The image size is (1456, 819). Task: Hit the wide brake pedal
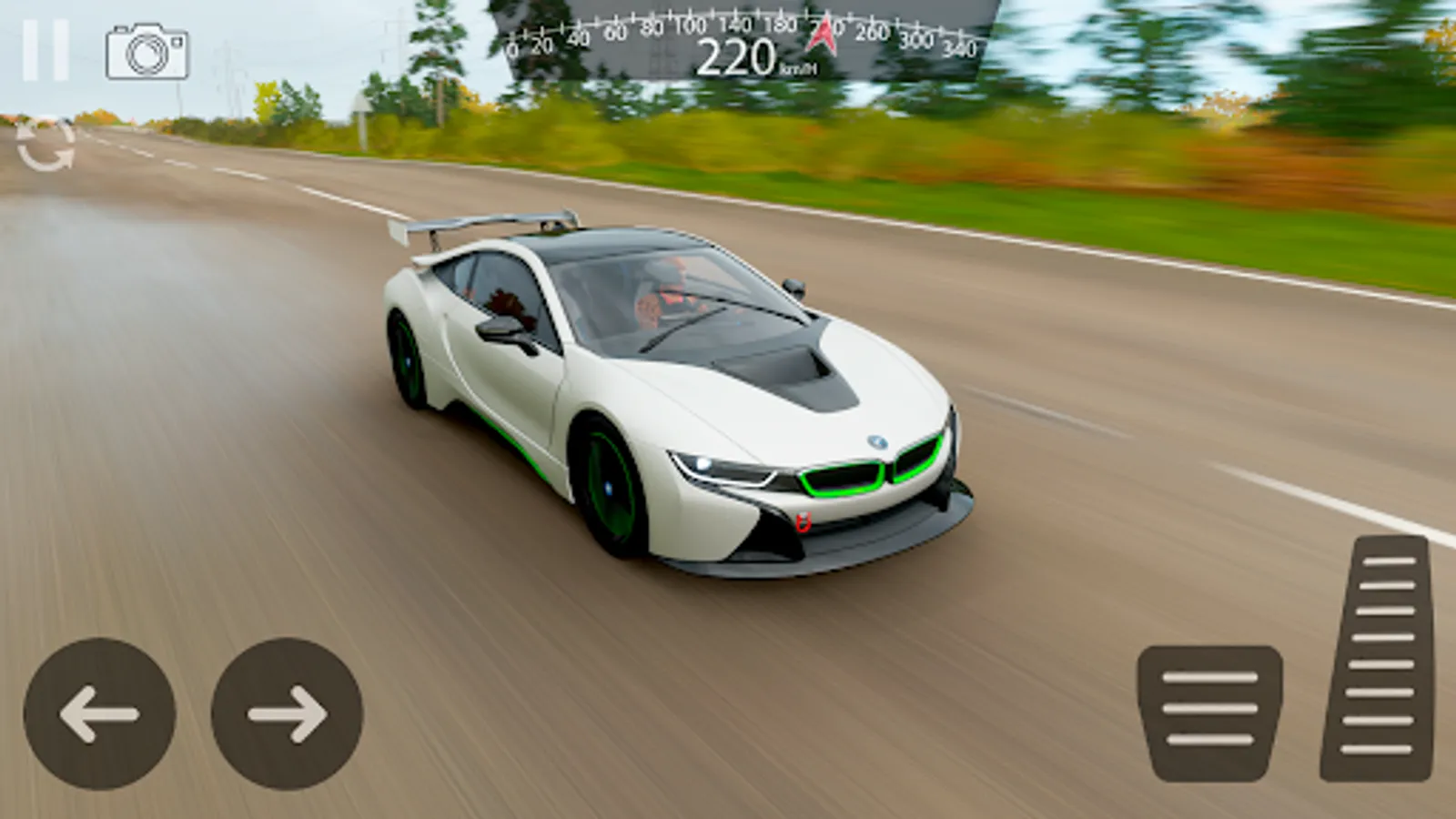[x=1209, y=712]
